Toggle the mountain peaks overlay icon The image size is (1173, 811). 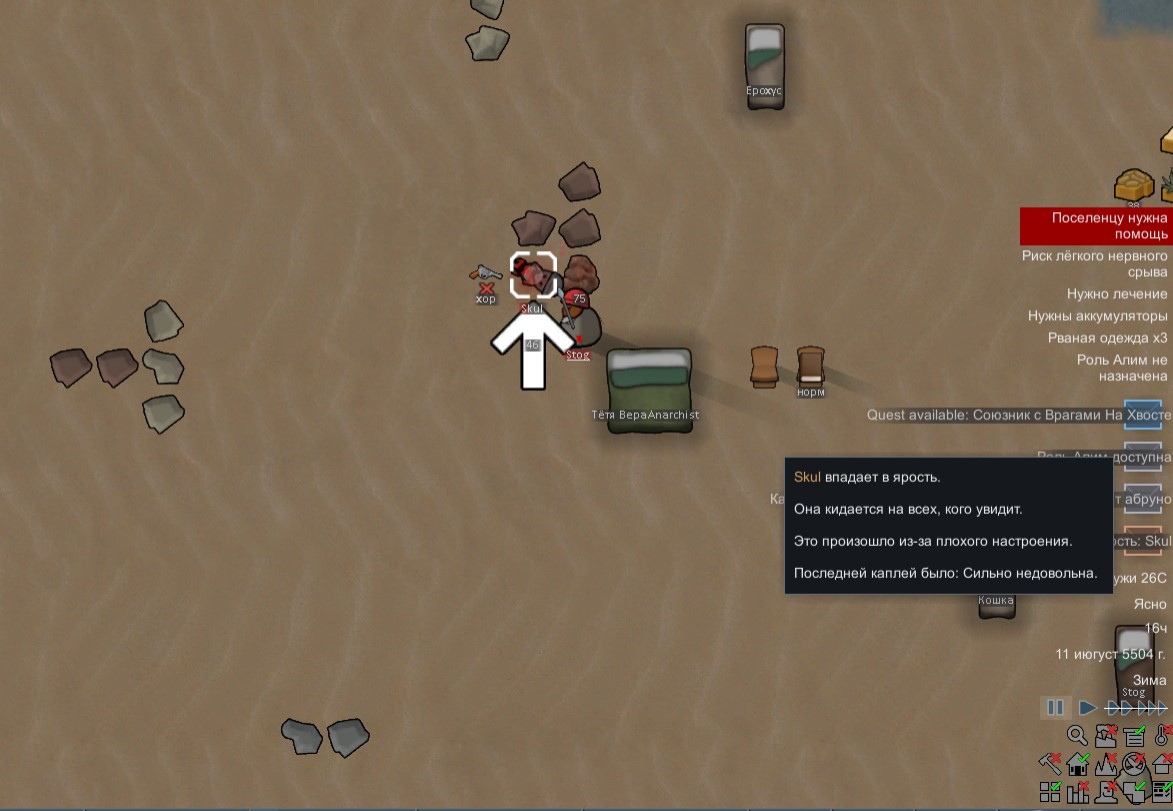(1106, 766)
